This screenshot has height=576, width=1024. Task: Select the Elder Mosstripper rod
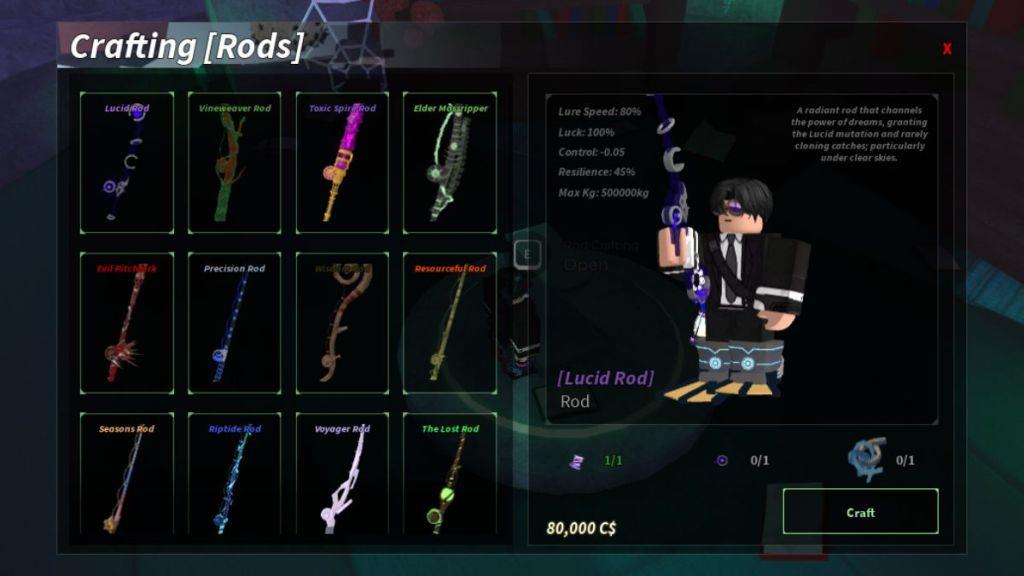pyautogui.click(x=449, y=163)
